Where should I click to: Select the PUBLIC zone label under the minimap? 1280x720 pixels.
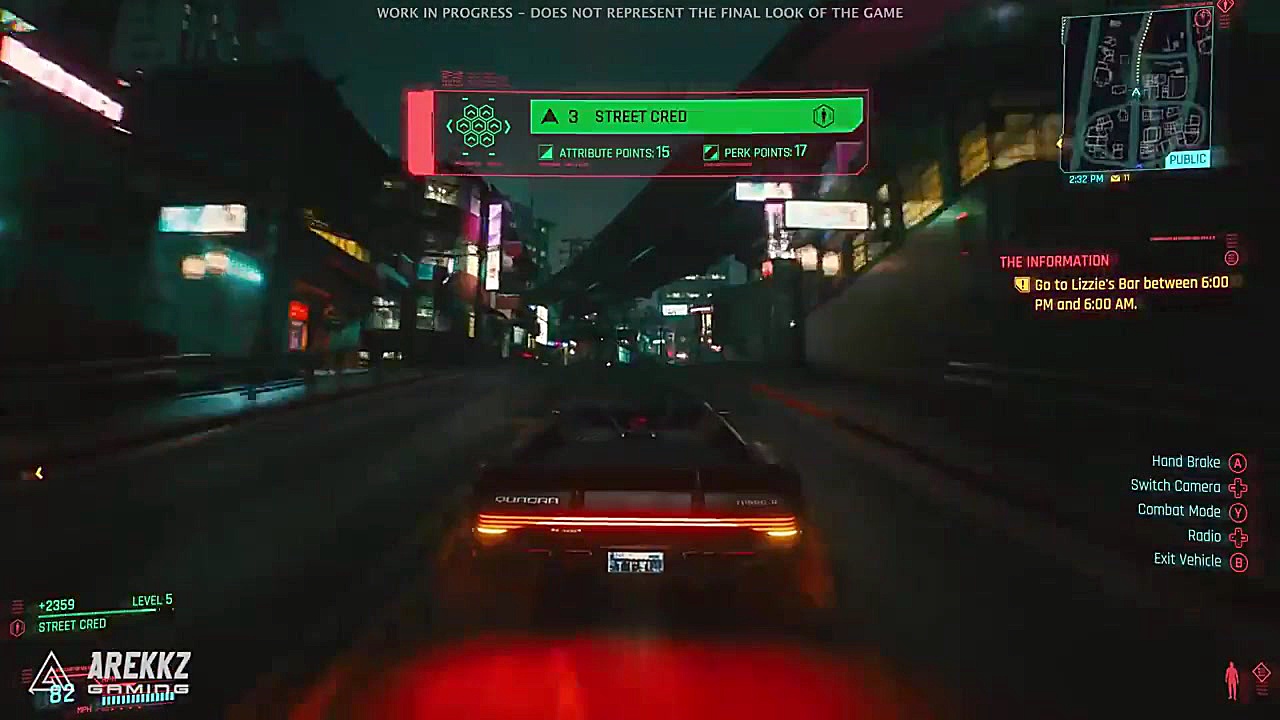(1187, 158)
